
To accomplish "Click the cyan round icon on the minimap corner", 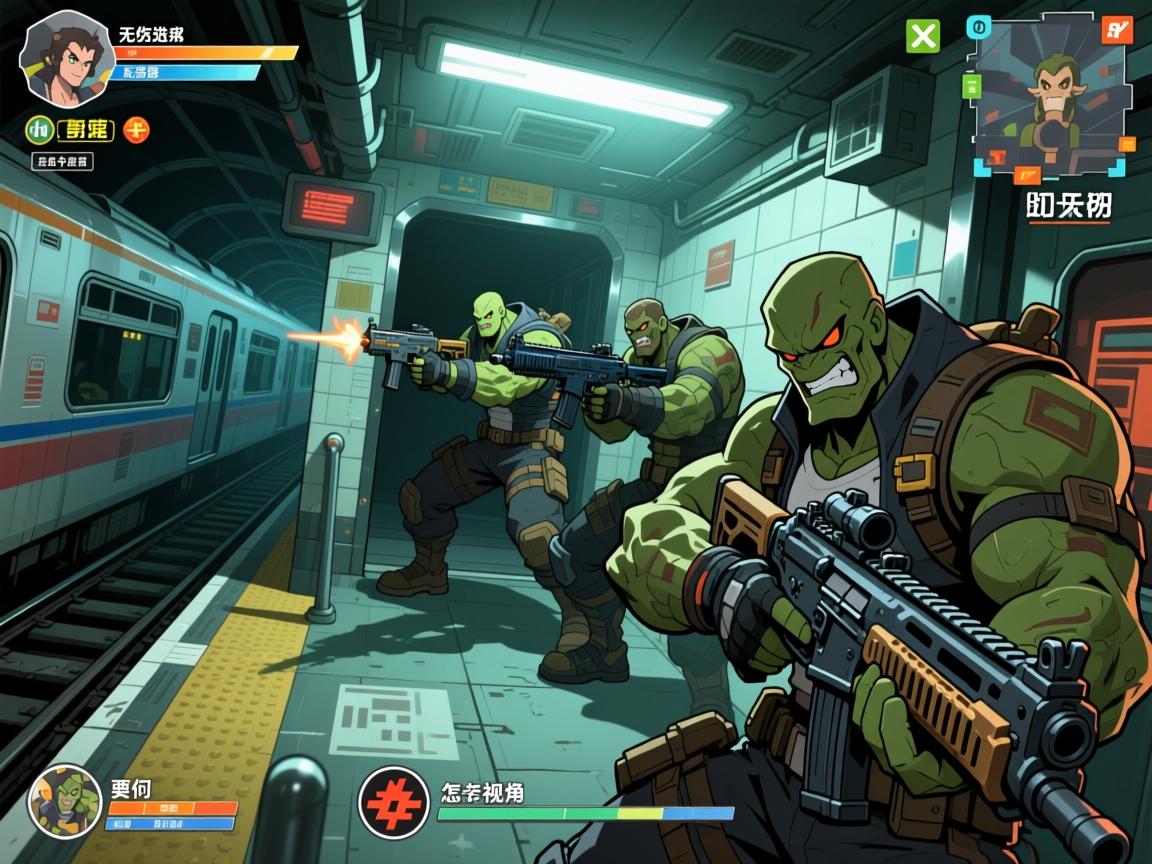I will tap(979, 28).
